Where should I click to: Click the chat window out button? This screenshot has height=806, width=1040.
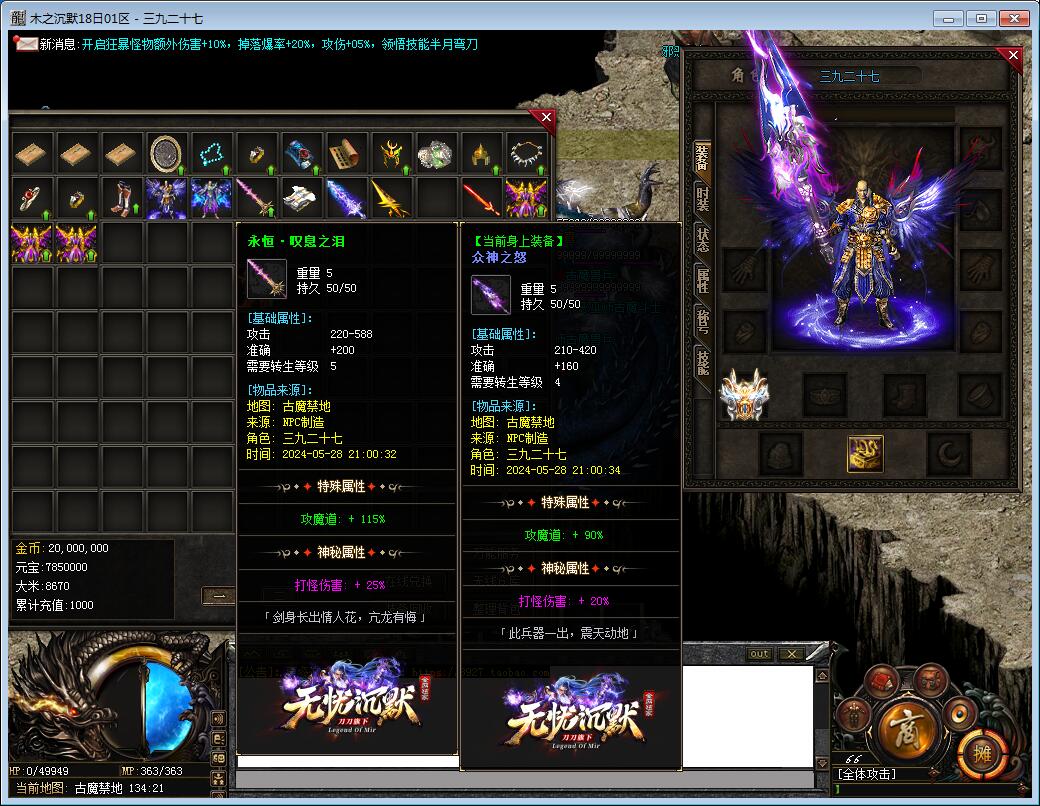pyautogui.click(x=760, y=654)
